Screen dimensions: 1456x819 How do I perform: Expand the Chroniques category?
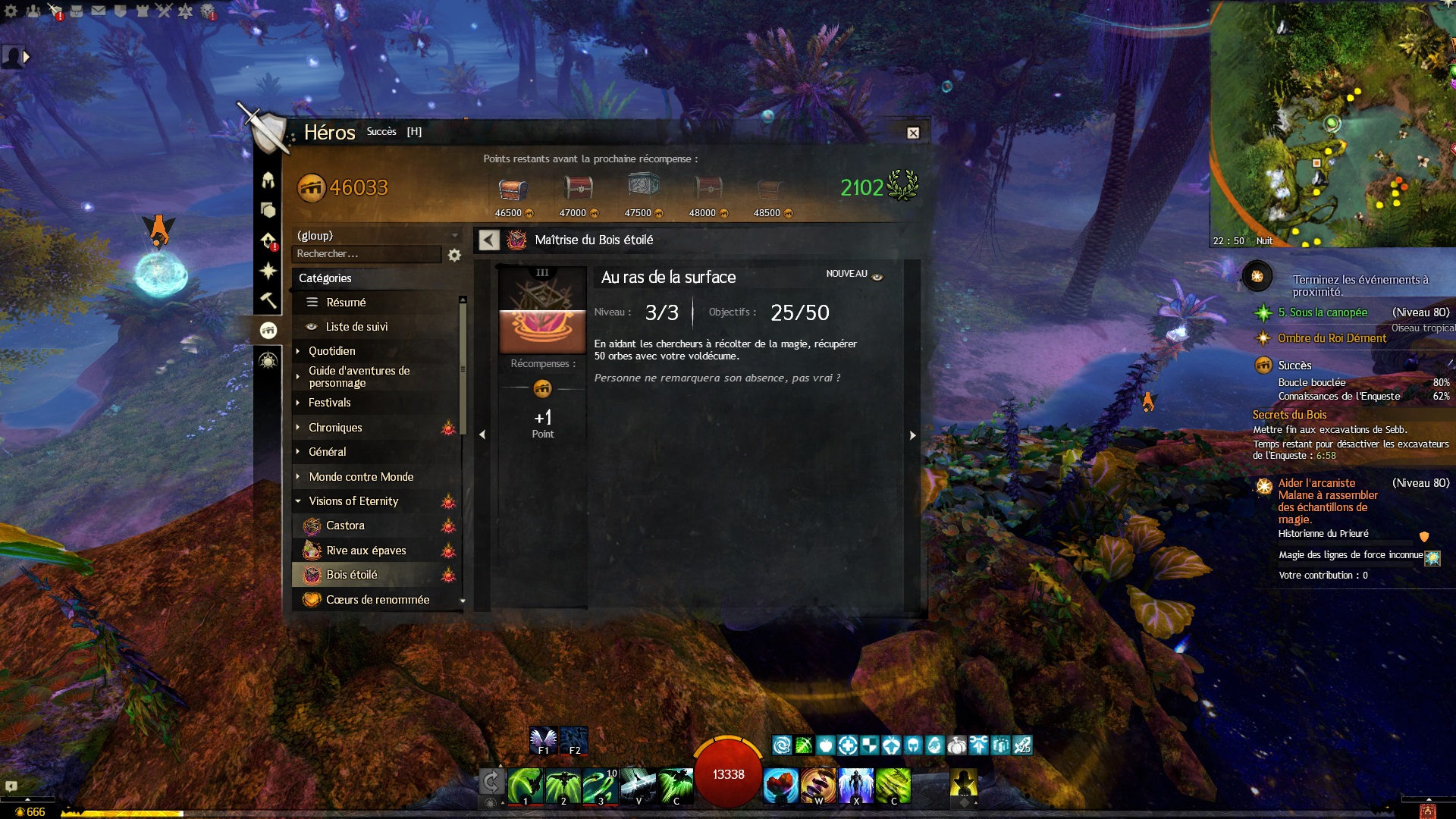[x=335, y=428]
